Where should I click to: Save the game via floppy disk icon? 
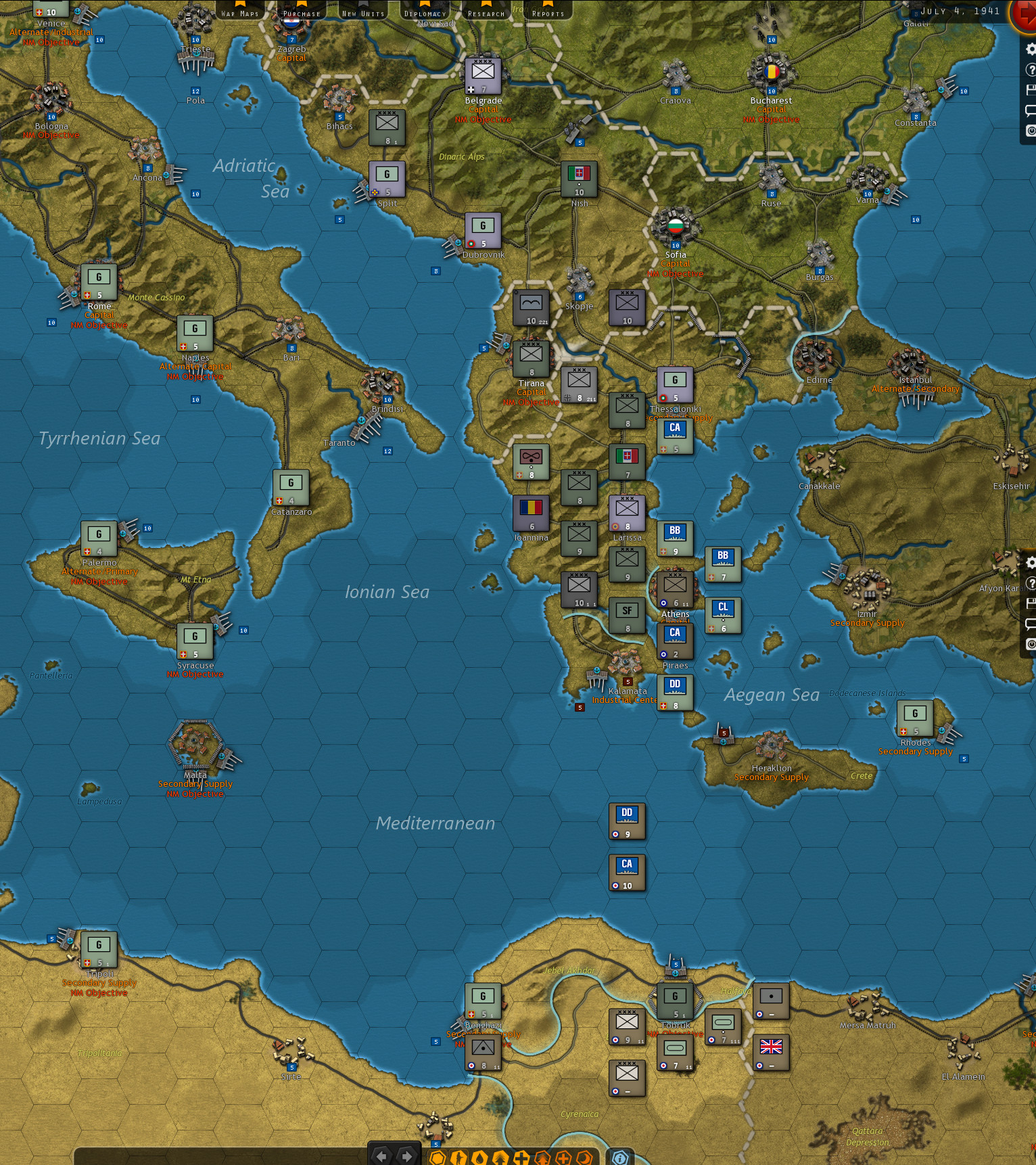pos(1031,89)
